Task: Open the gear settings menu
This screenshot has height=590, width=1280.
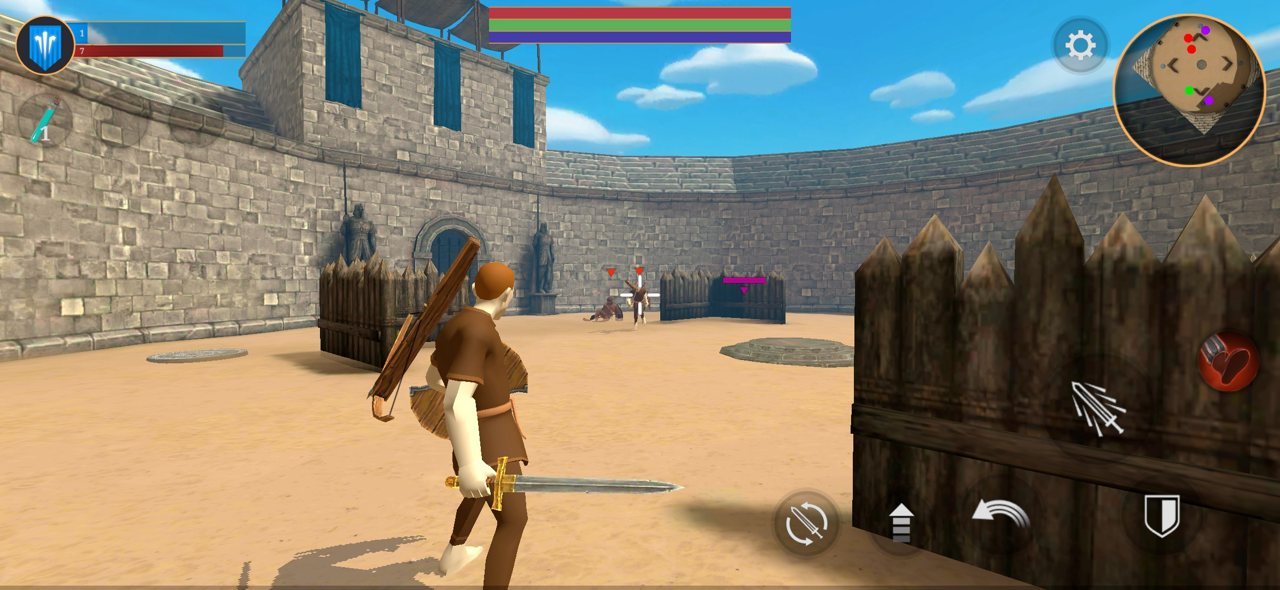Action: pyautogui.click(x=1079, y=45)
